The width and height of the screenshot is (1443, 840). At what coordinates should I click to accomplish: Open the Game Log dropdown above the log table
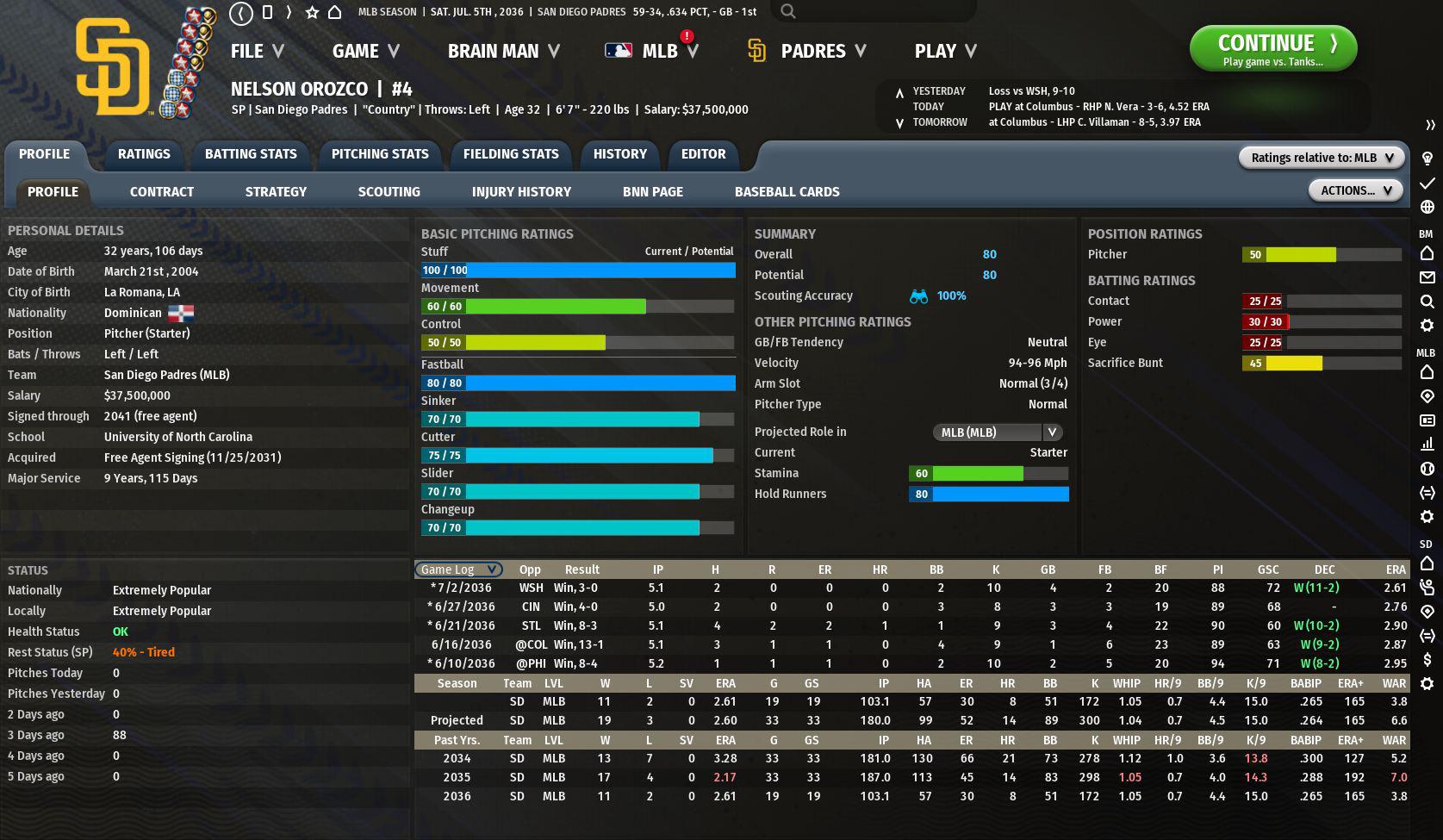click(x=457, y=569)
